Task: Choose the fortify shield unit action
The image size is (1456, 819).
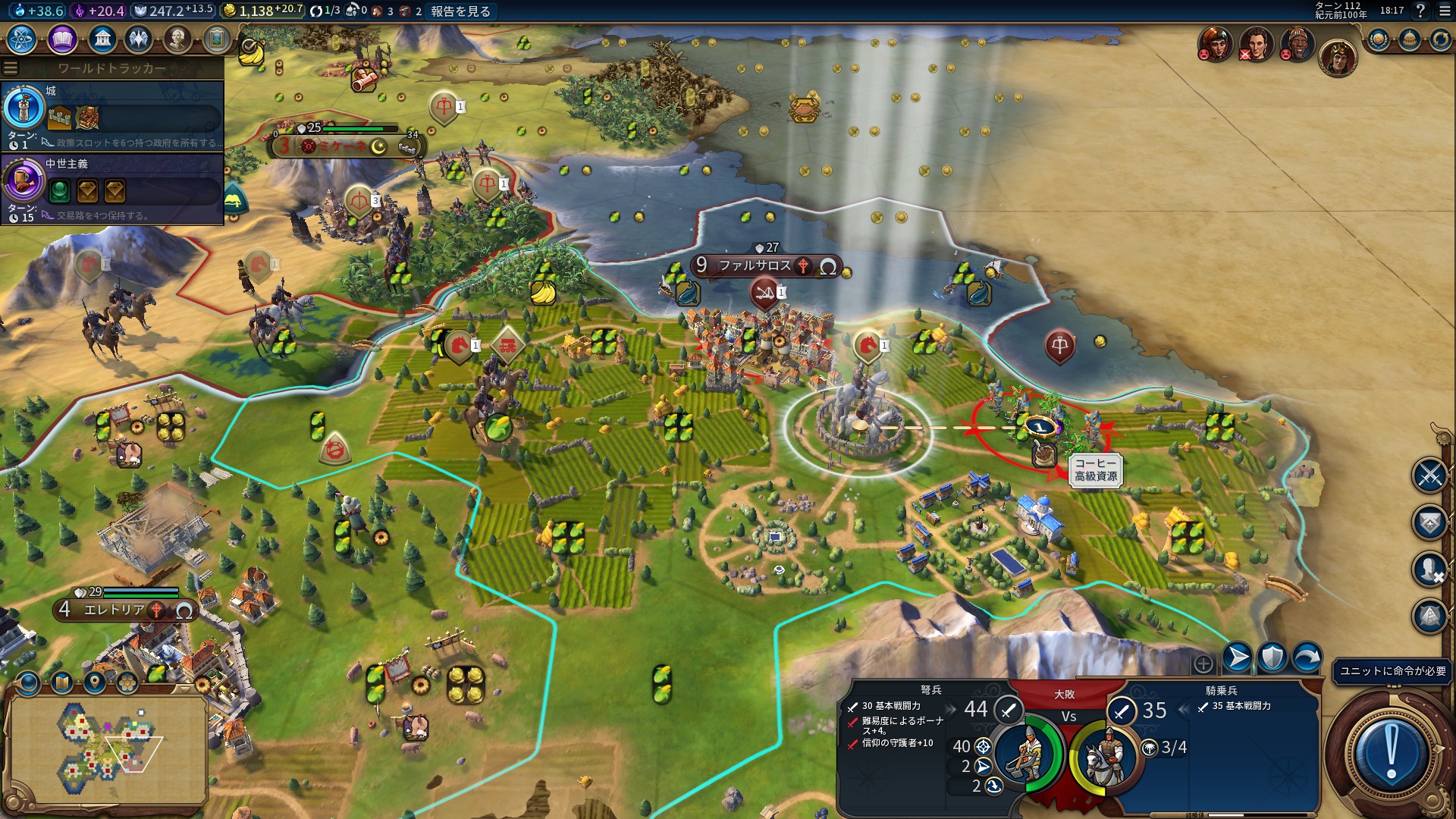Action: [x=1272, y=657]
